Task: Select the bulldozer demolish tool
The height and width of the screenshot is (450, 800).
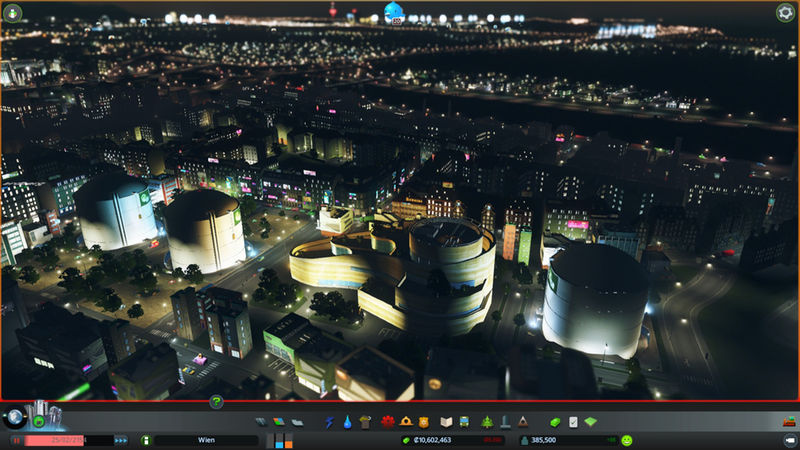Action: [788, 422]
